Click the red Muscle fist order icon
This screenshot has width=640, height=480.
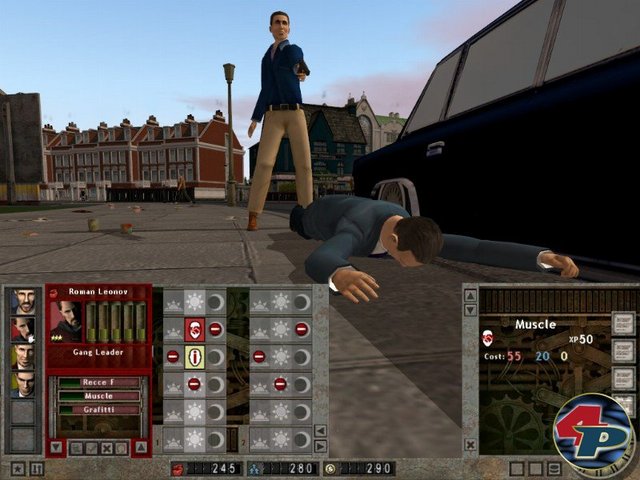point(194,329)
